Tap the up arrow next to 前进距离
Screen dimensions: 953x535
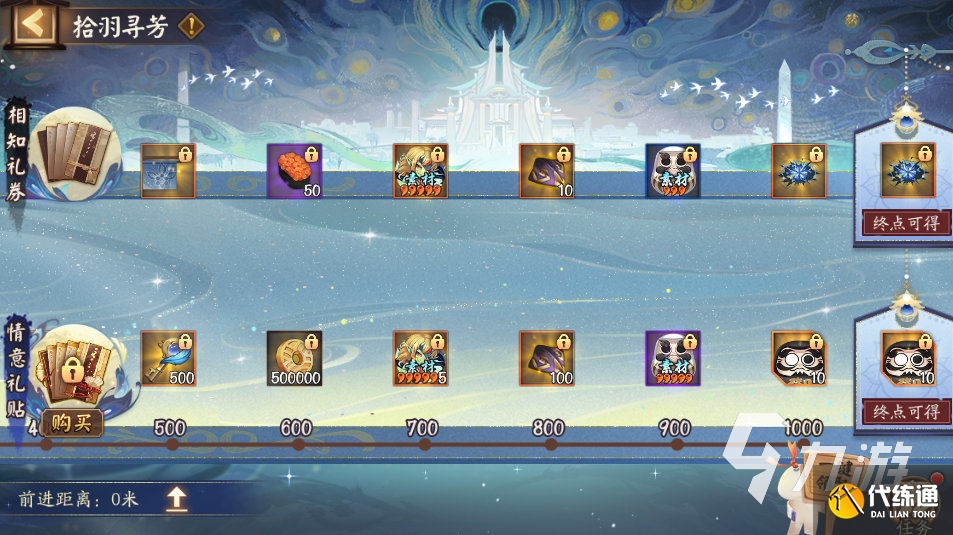tap(177, 499)
